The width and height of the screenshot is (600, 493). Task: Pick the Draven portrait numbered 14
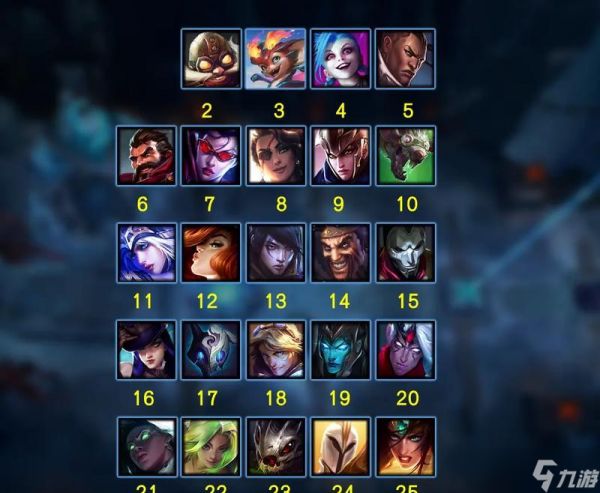340,253
